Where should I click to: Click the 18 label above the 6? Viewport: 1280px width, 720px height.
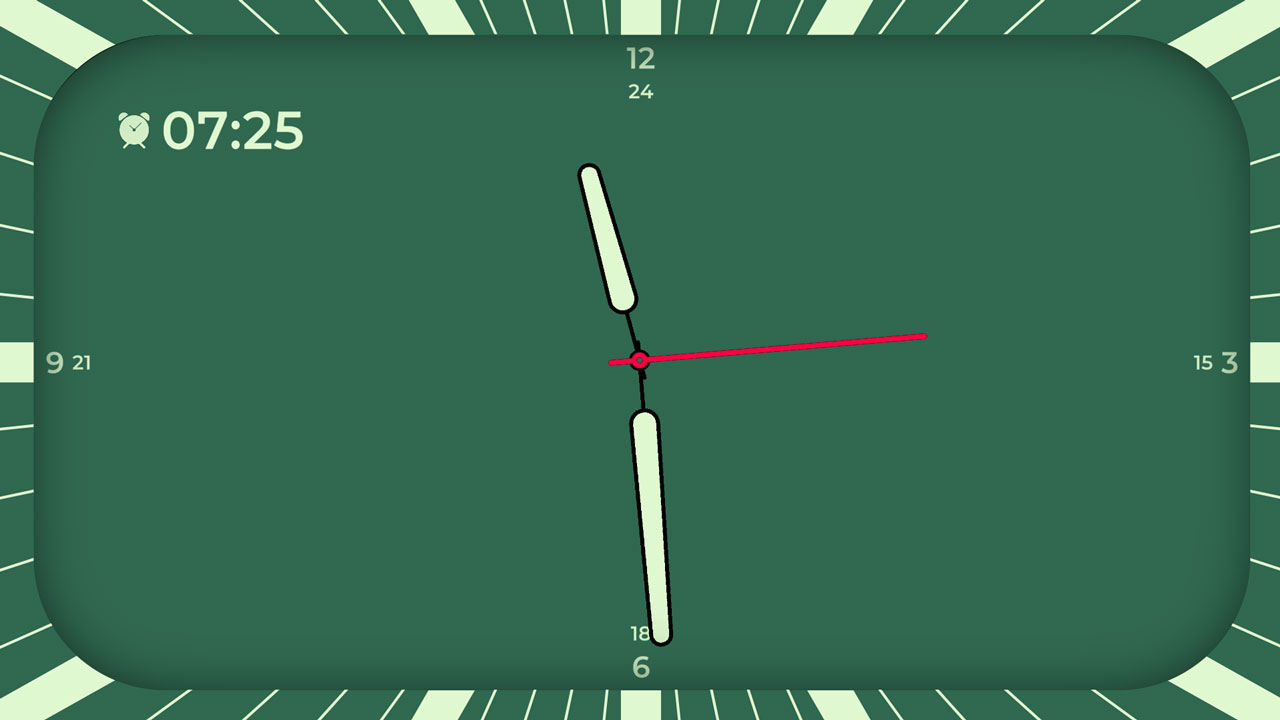[637, 632]
